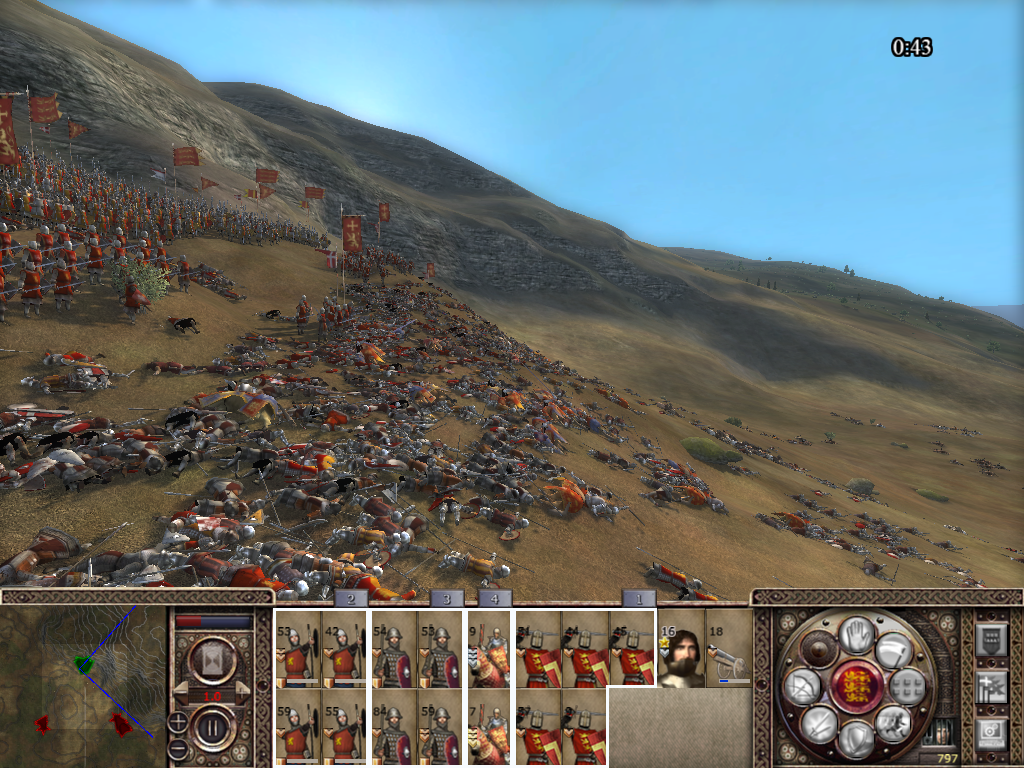This screenshot has width=1024, height=768.
Task: Increase game speed with the plus arrow
Action: click(241, 694)
